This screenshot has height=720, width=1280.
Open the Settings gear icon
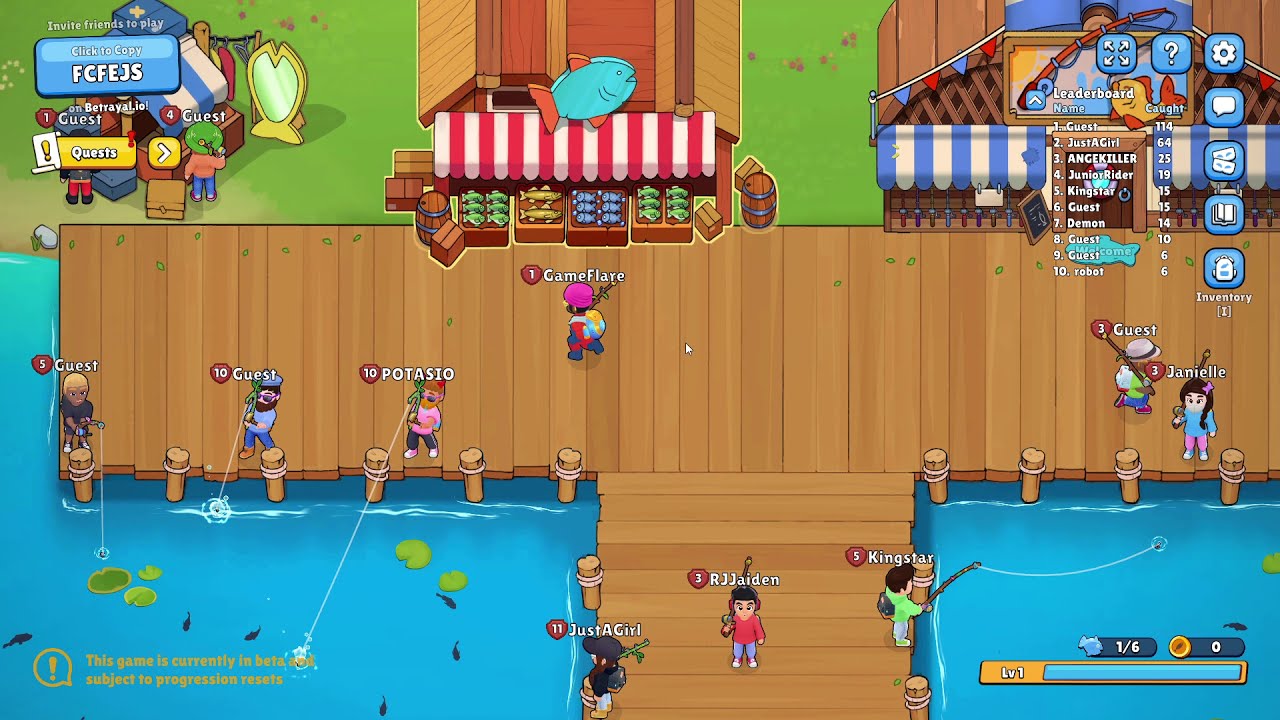click(1222, 55)
